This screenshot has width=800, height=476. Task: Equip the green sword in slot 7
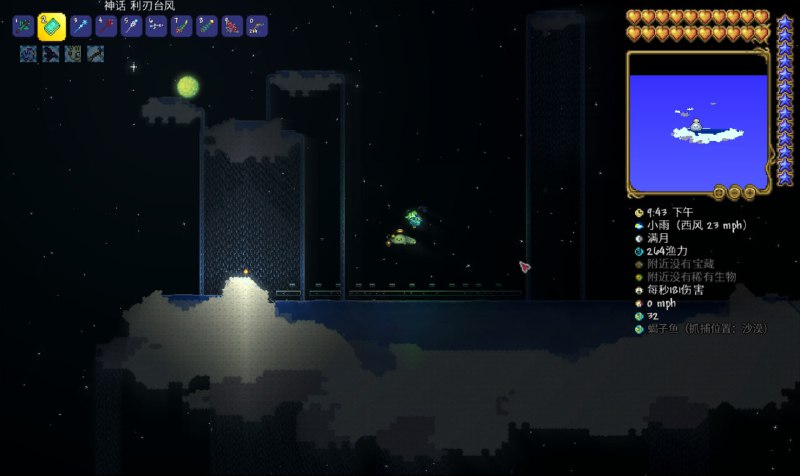[181, 27]
